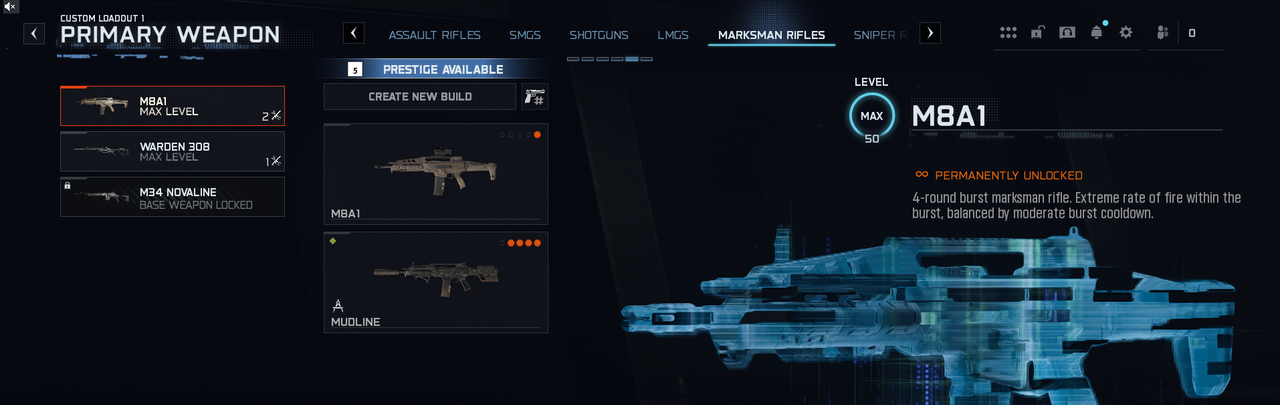Viewport: 1280px width, 405px height.
Task: Open the nine-dot grid menu
Action: [x=1008, y=33]
